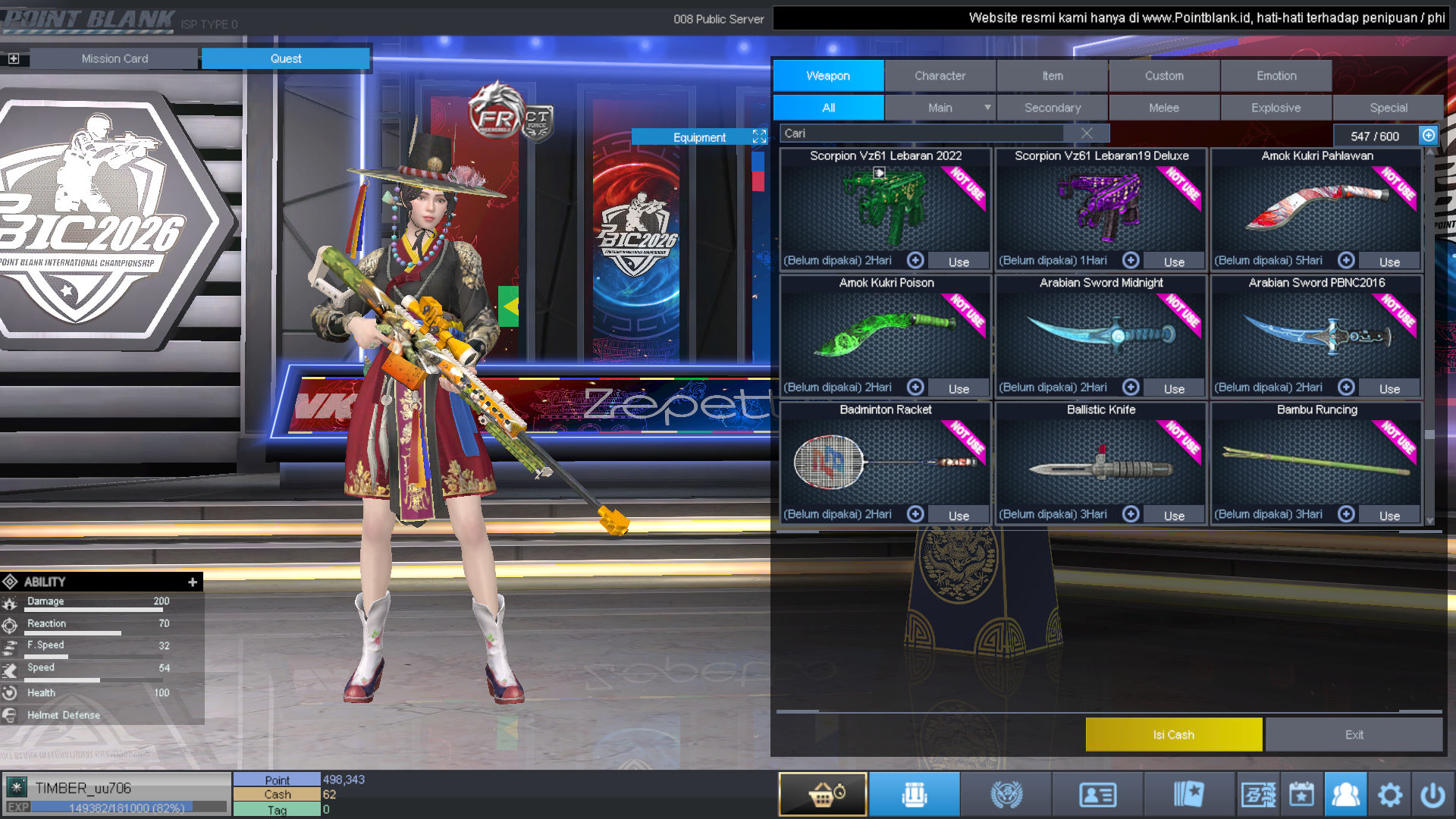Open settings gear icon

(1389, 795)
